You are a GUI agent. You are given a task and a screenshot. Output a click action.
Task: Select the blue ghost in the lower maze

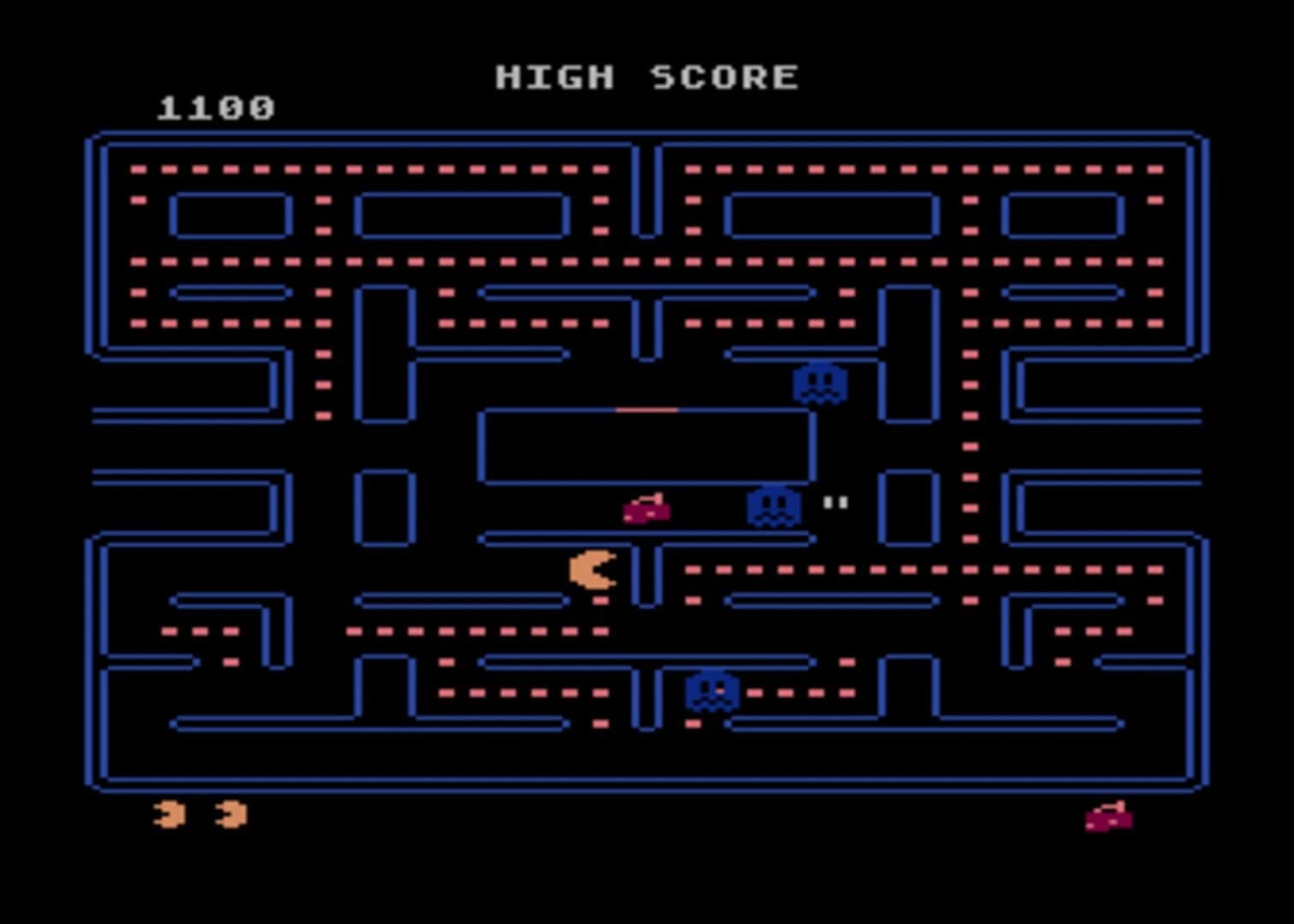tap(713, 690)
